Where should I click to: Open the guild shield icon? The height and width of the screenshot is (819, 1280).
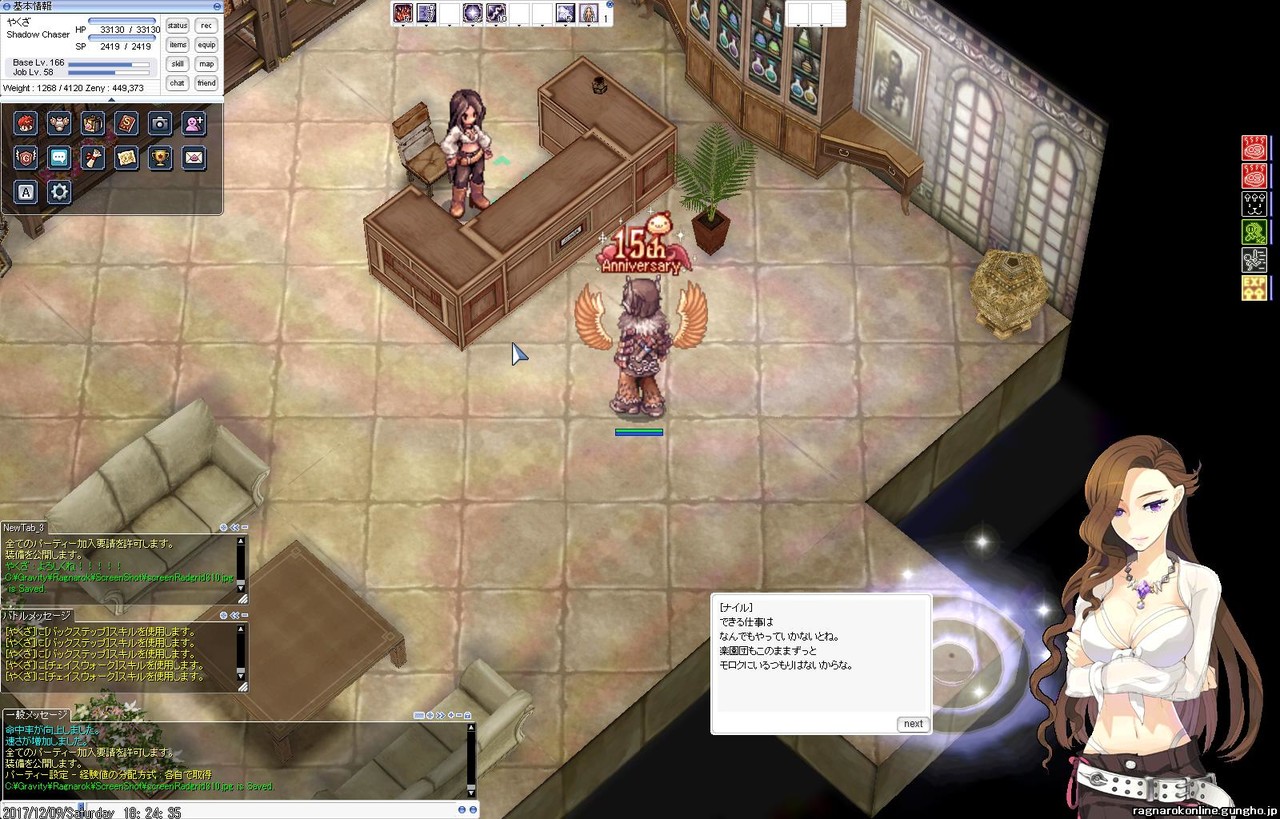tap(26, 157)
